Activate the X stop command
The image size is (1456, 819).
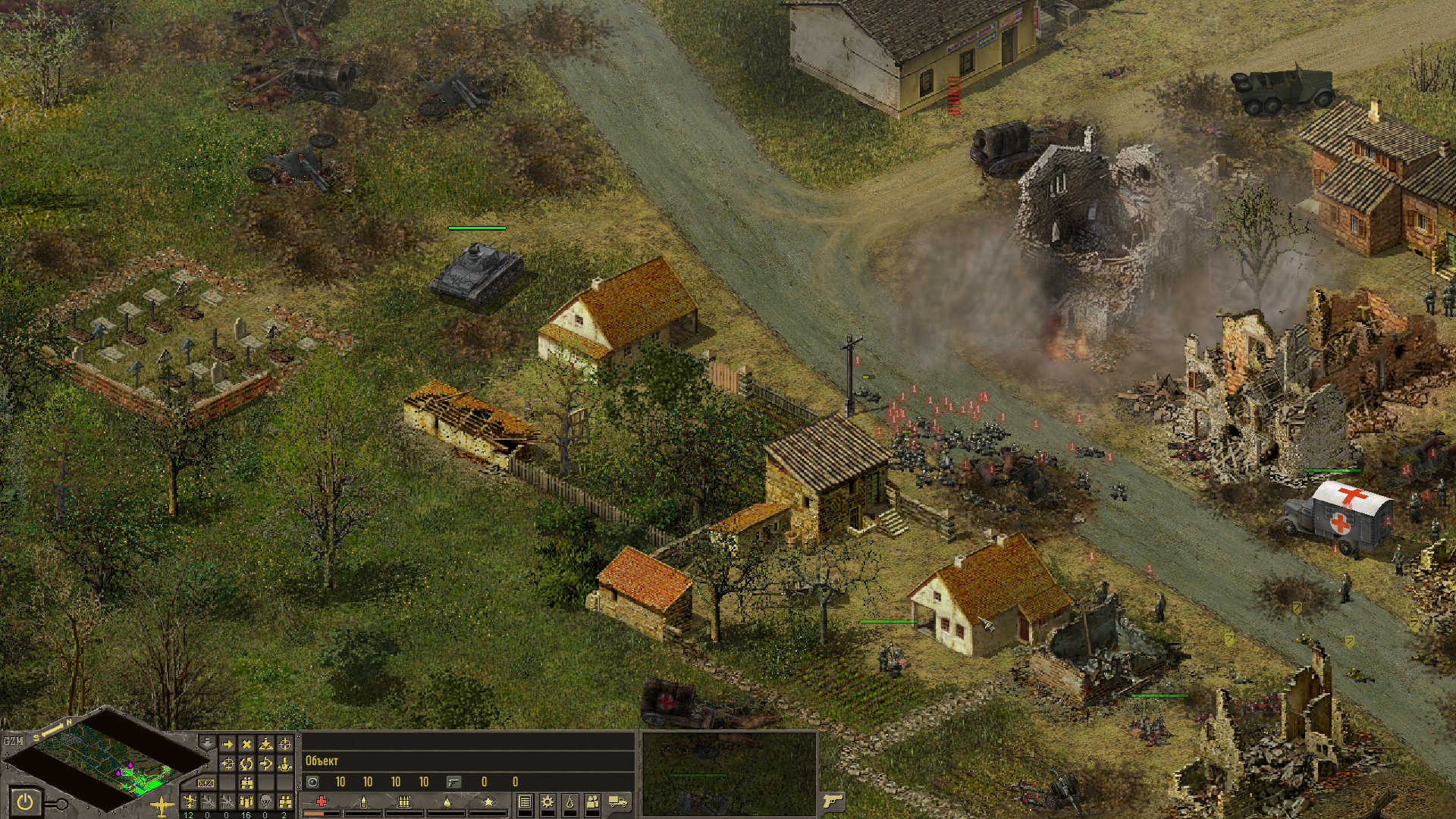tap(246, 744)
